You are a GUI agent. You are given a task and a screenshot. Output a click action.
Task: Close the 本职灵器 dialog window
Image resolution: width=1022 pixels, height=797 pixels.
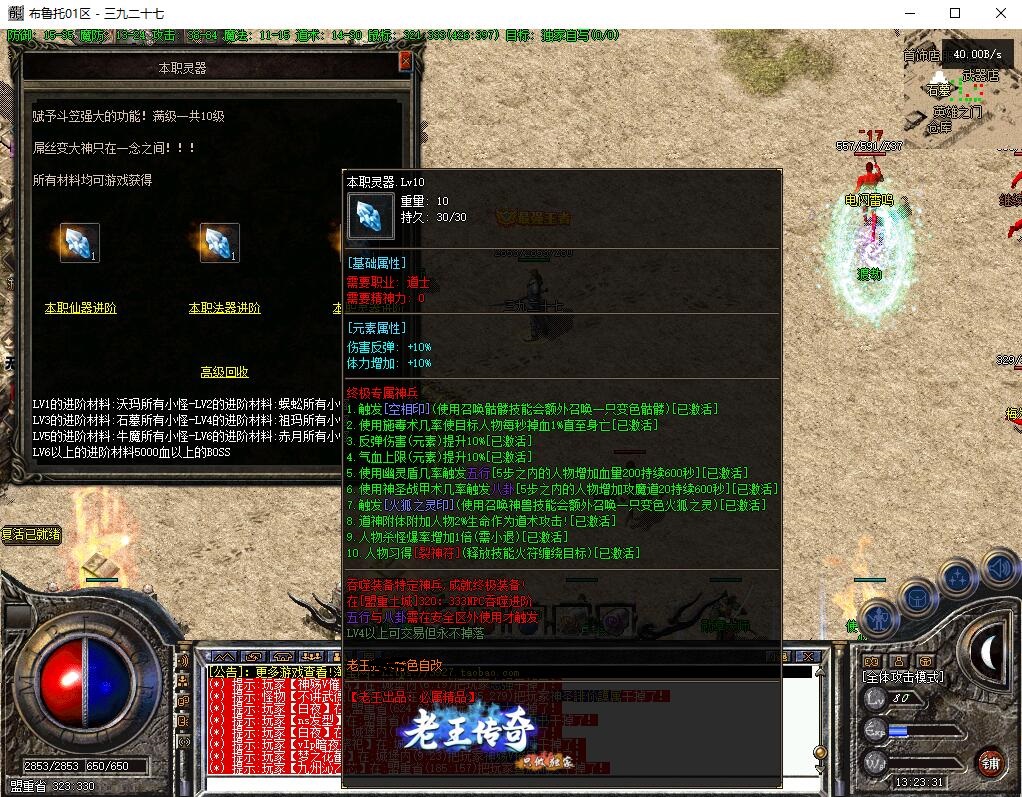click(x=405, y=61)
